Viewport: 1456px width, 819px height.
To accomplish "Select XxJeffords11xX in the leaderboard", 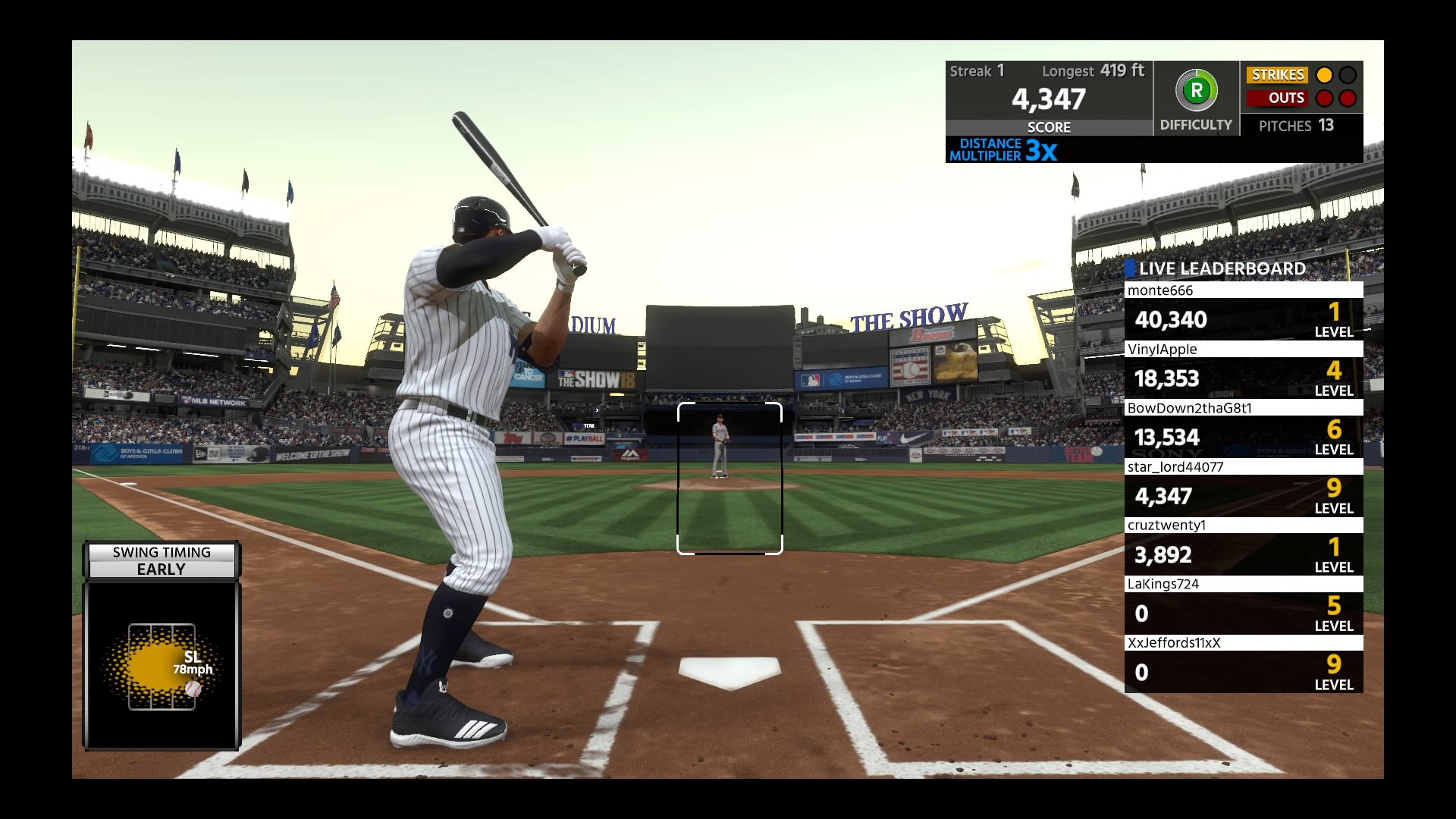I will (1243, 664).
